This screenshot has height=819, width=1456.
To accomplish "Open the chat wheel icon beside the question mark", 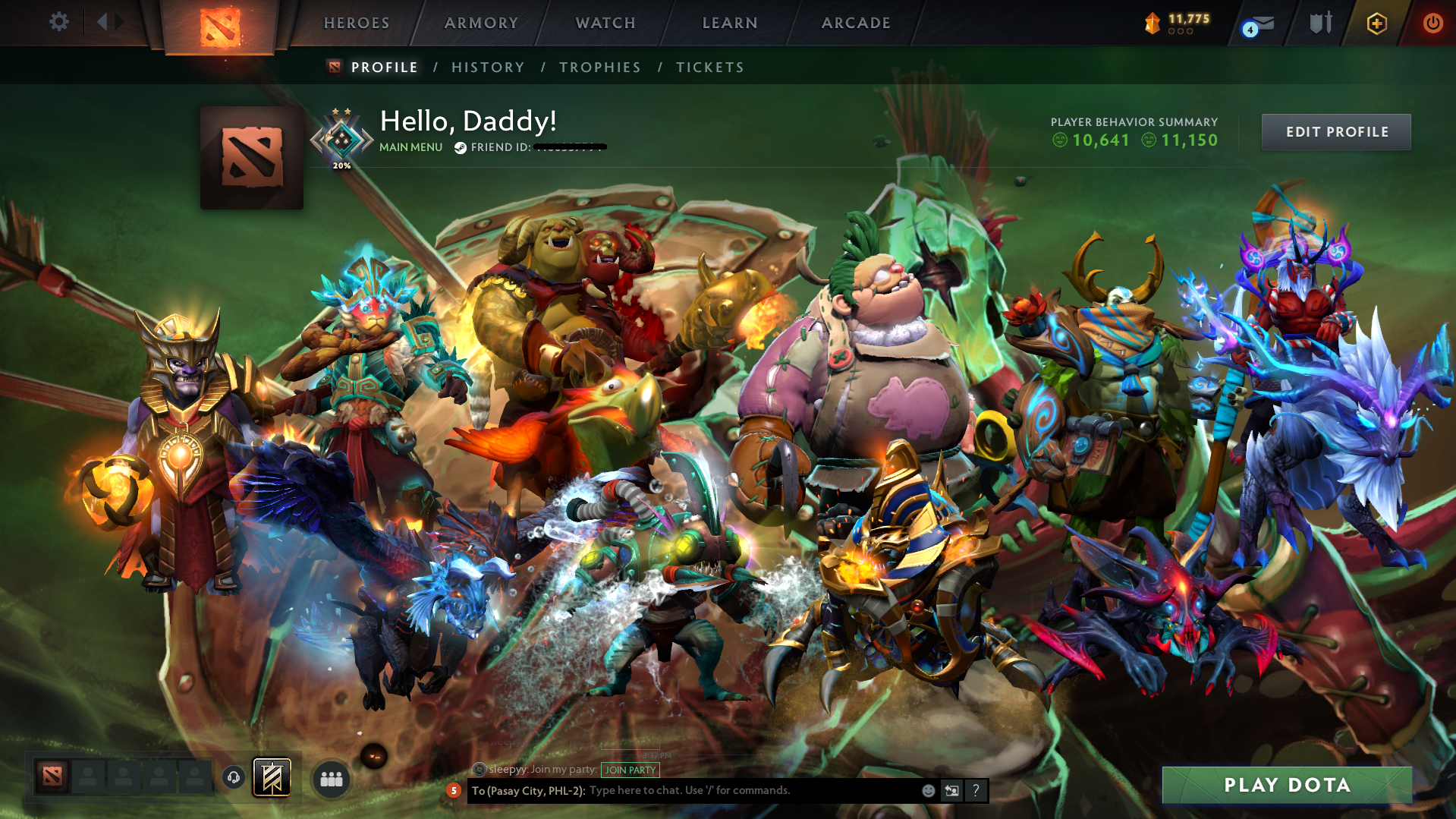I will pyautogui.click(x=951, y=790).
